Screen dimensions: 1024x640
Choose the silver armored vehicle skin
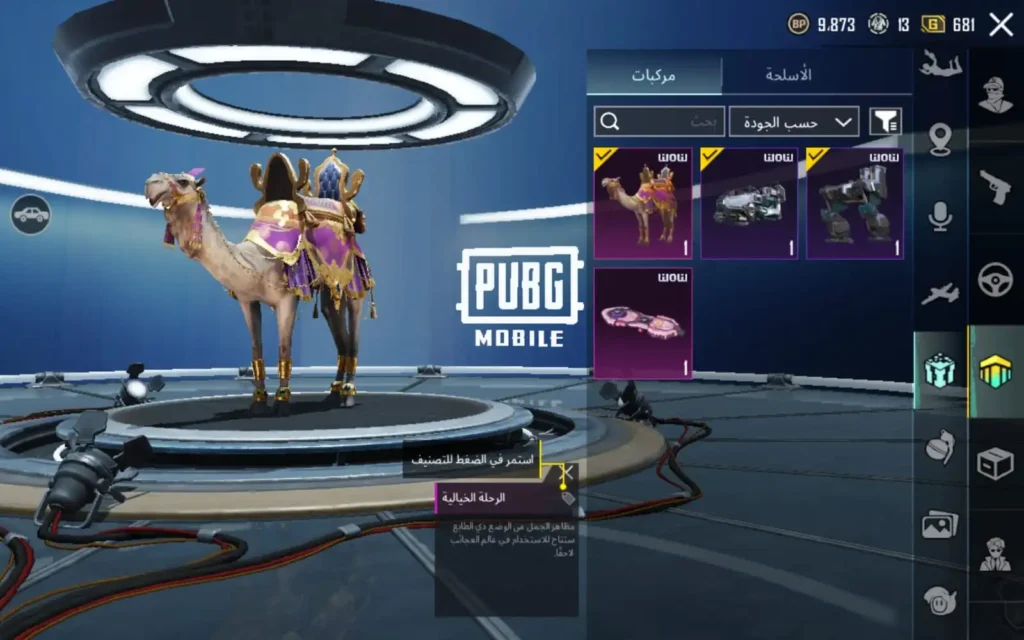coord(749,204)
